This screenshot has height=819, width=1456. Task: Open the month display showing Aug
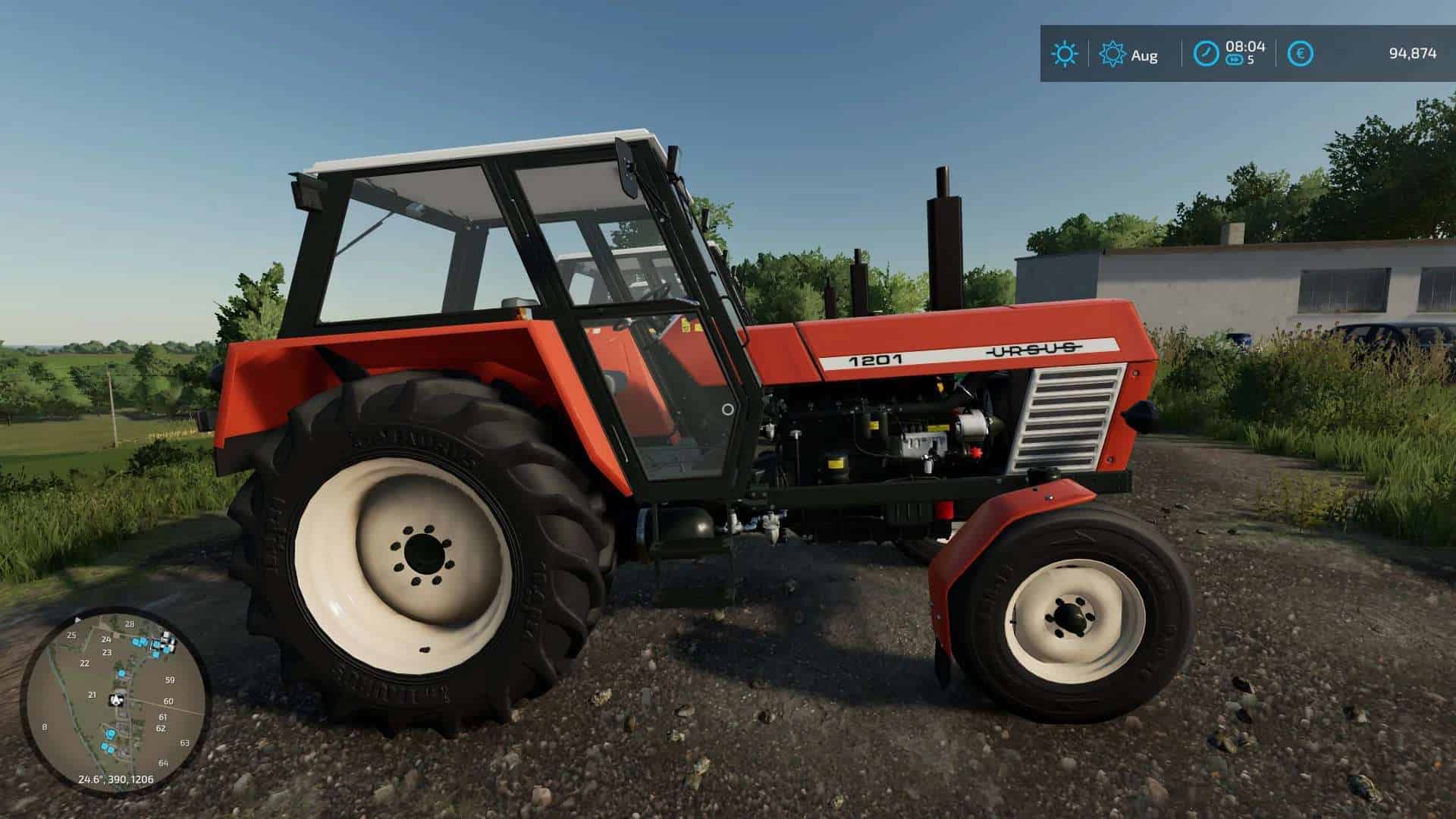(1147, 55)
